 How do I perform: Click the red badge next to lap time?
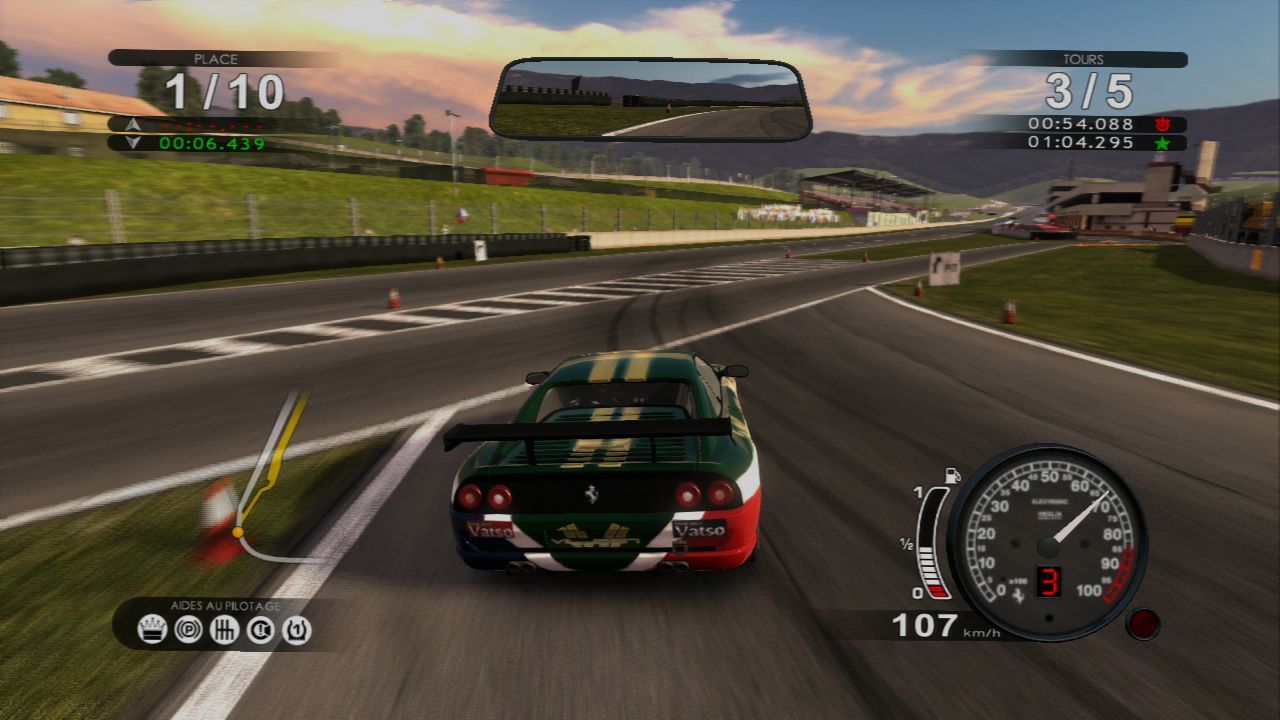point(1163,124)
